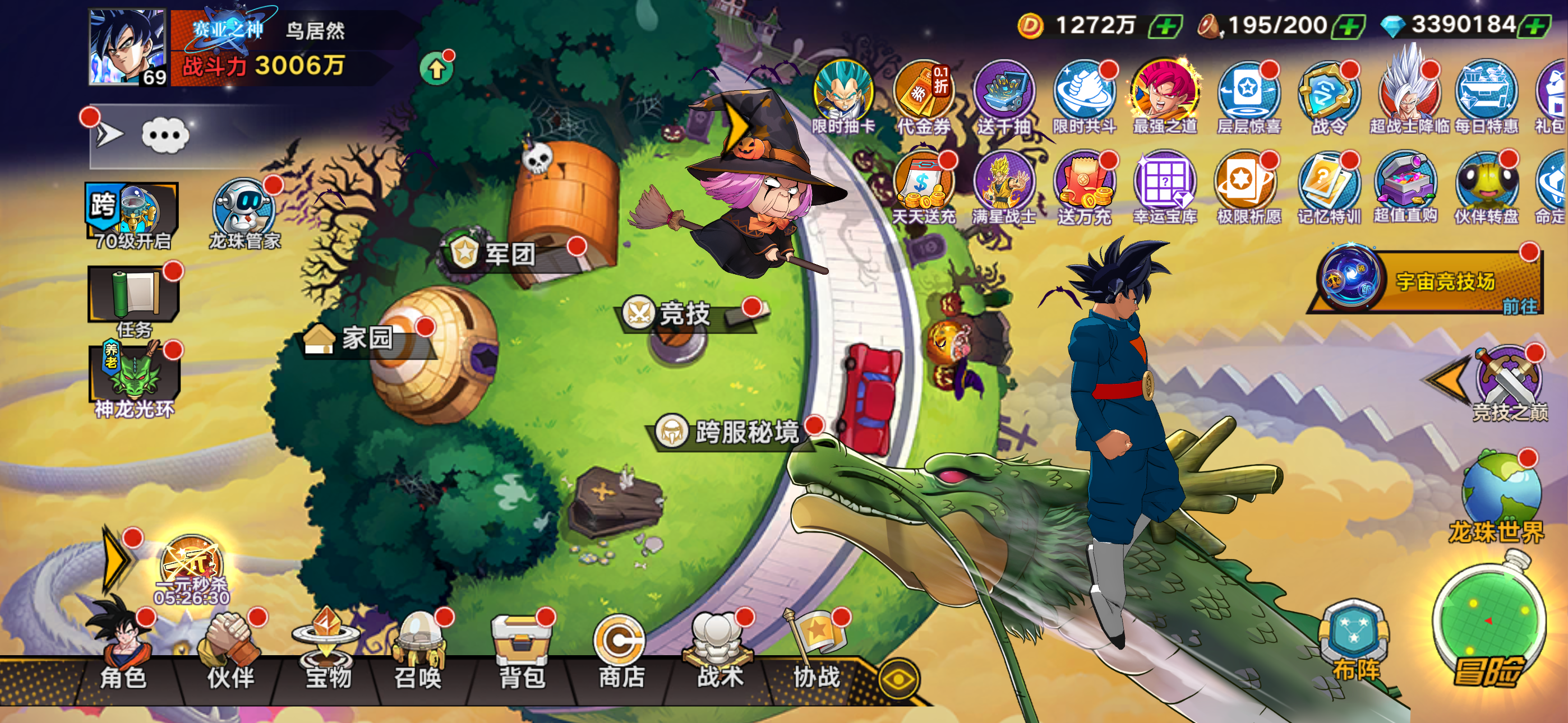Add diamonds with the green plus button
Viewport: 1568px width, 723px height.
tap(1535, 26)
